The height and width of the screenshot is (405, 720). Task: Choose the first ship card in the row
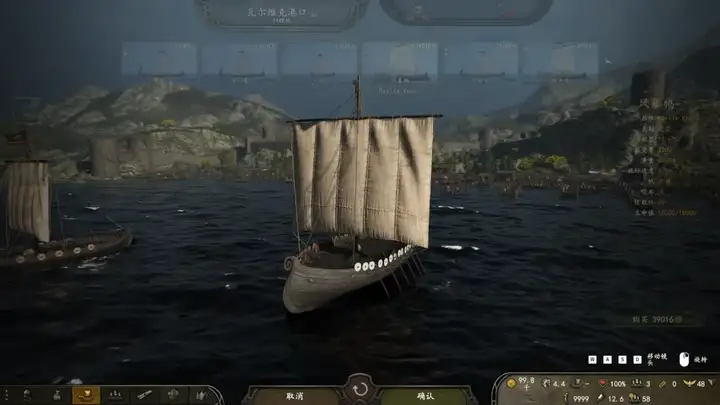159,60
